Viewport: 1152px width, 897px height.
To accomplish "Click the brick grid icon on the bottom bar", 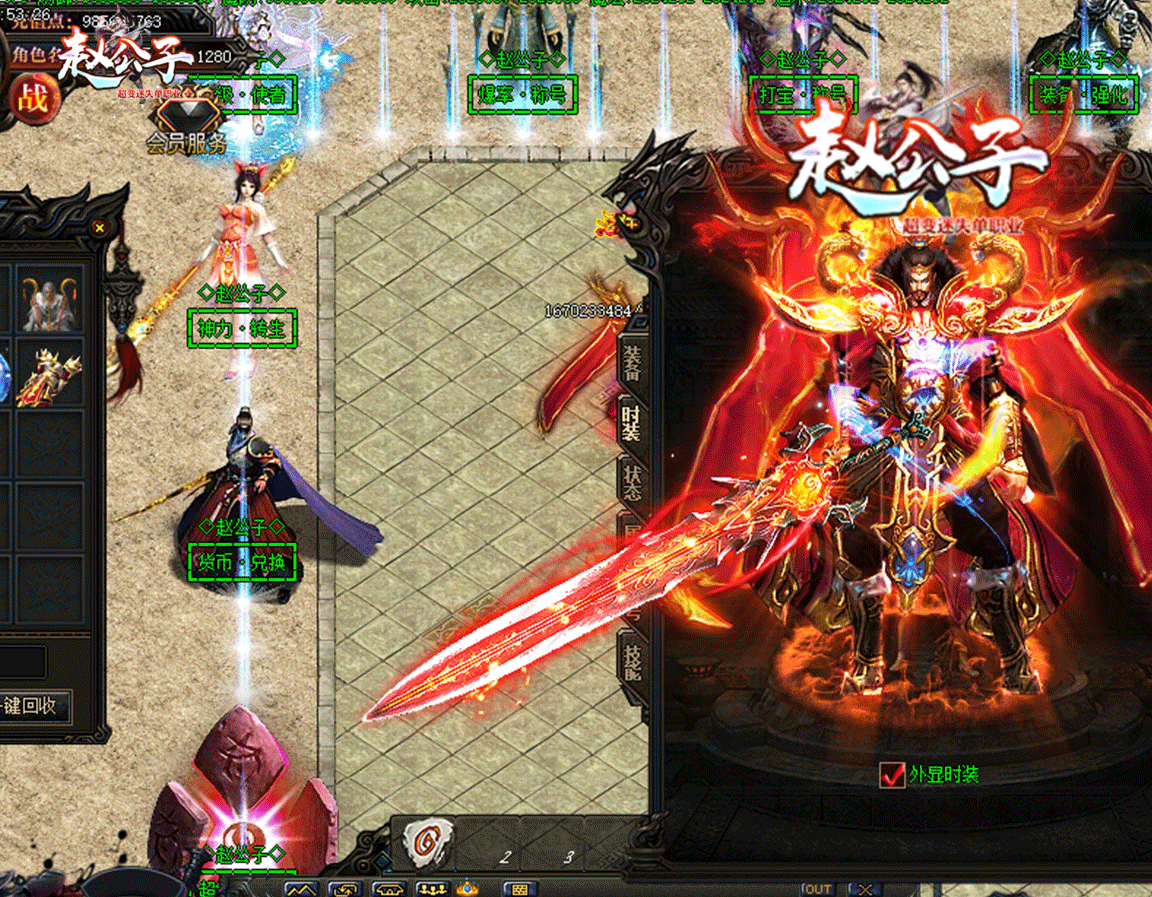I will [x=520, y=889].
